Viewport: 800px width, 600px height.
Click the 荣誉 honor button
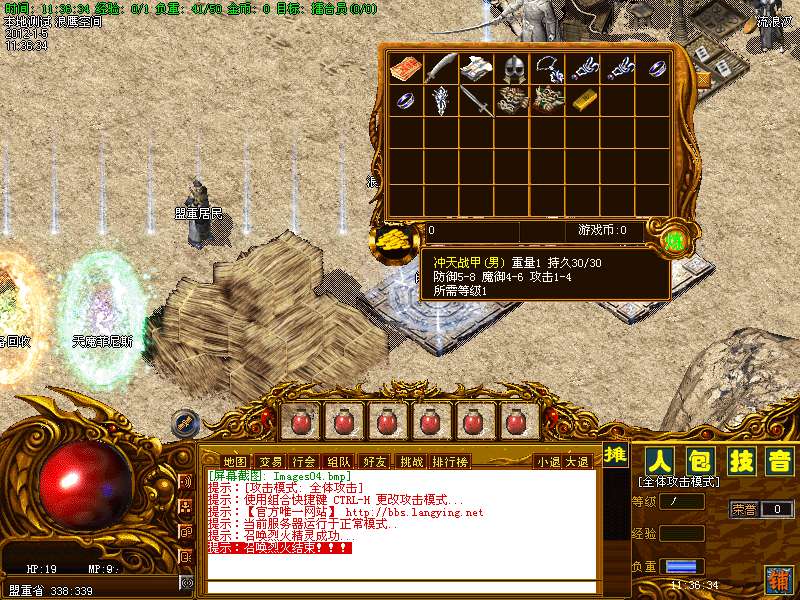744,509
